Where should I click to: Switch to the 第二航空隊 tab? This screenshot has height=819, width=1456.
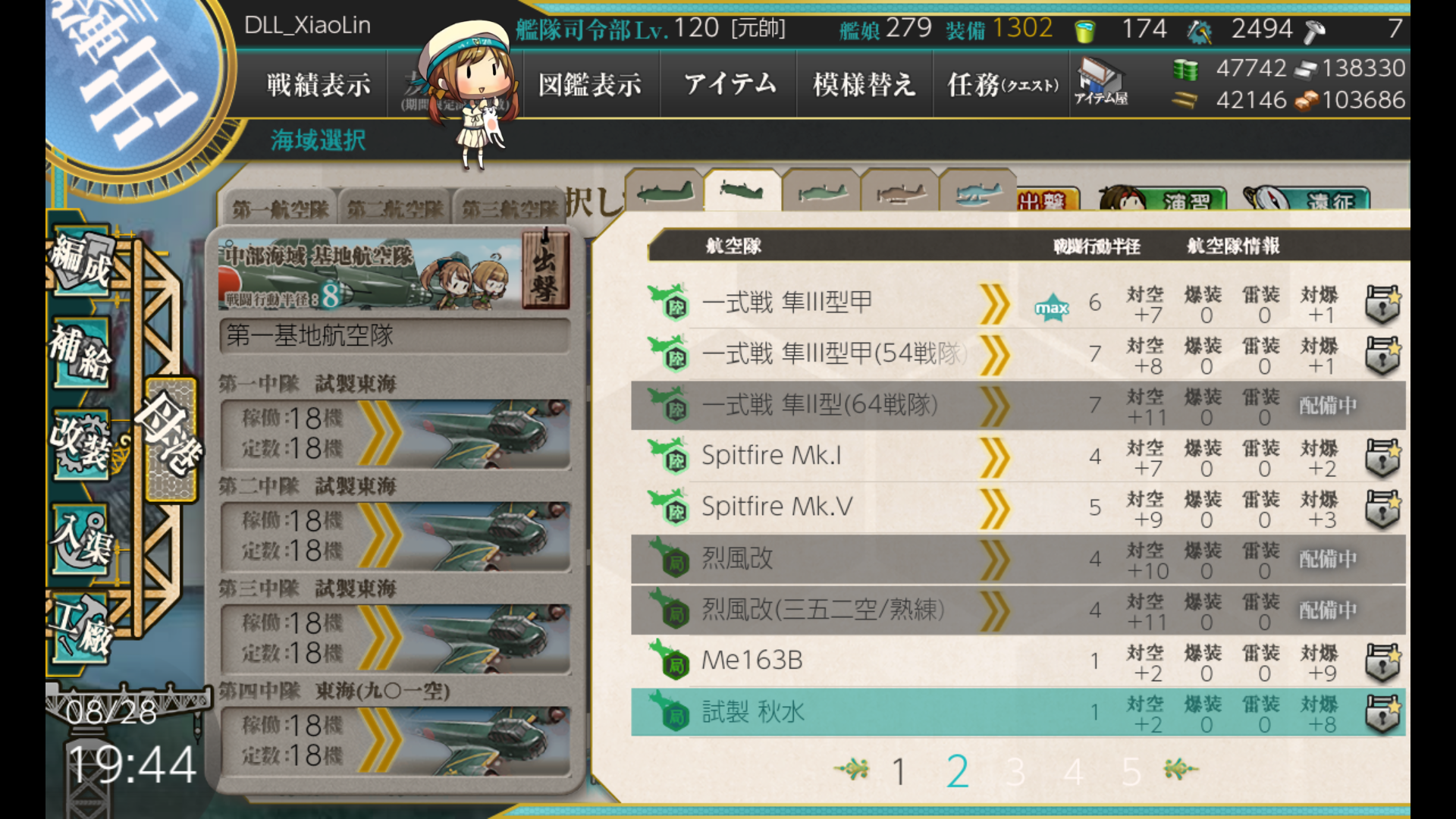tap(394, 209)
